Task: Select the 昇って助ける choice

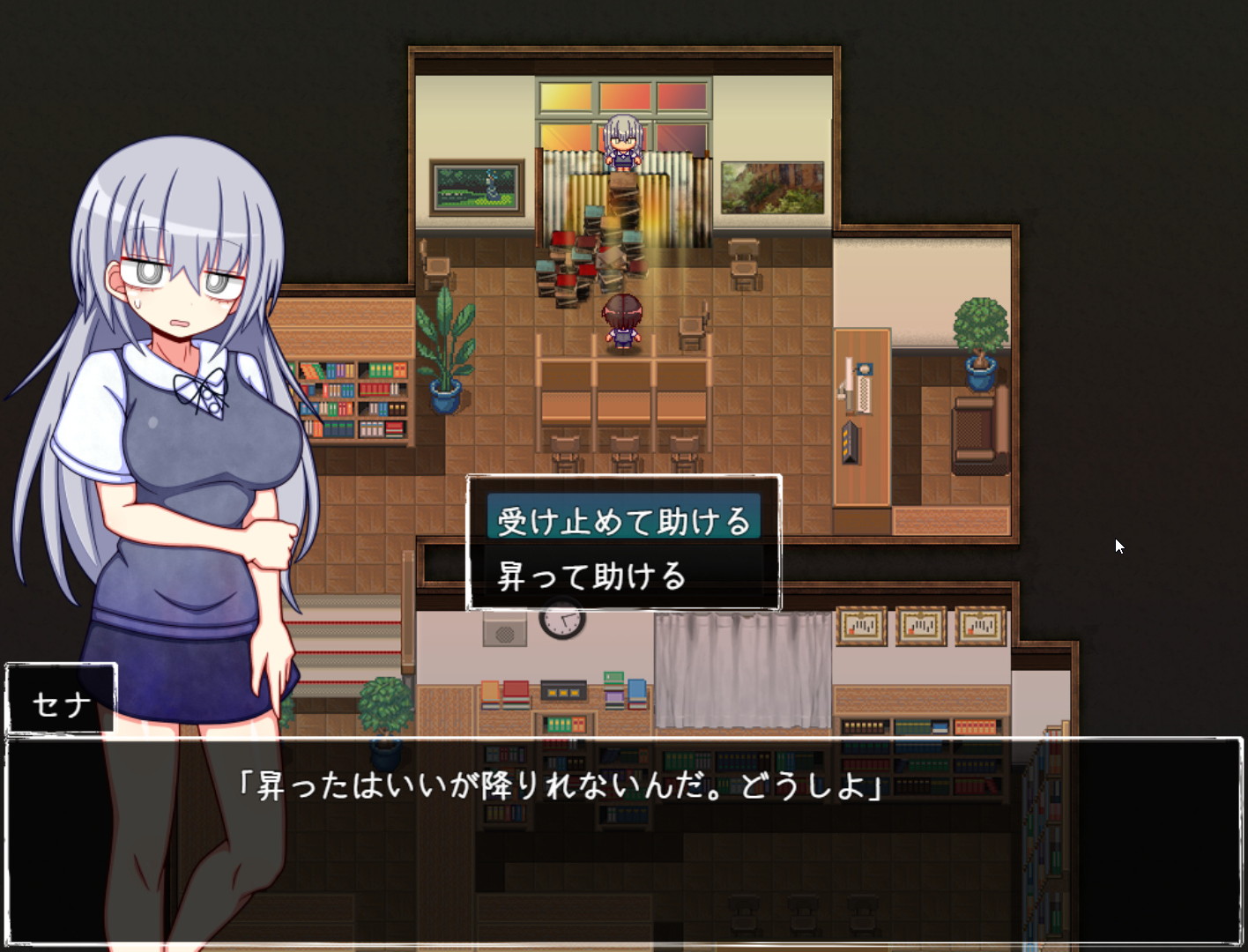Action: pyautogui.click(x=592, y=576)
